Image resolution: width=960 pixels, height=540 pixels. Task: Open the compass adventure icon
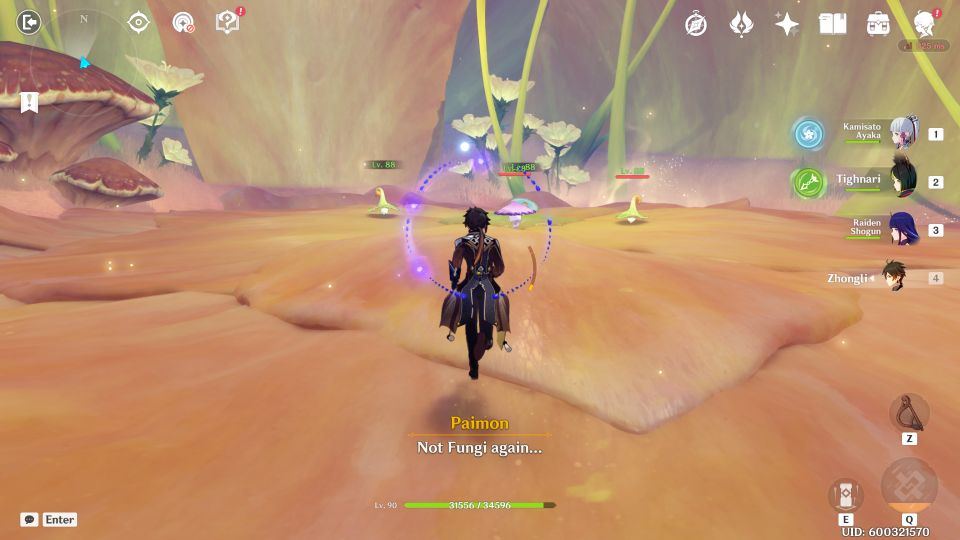[x=696, y=24]
